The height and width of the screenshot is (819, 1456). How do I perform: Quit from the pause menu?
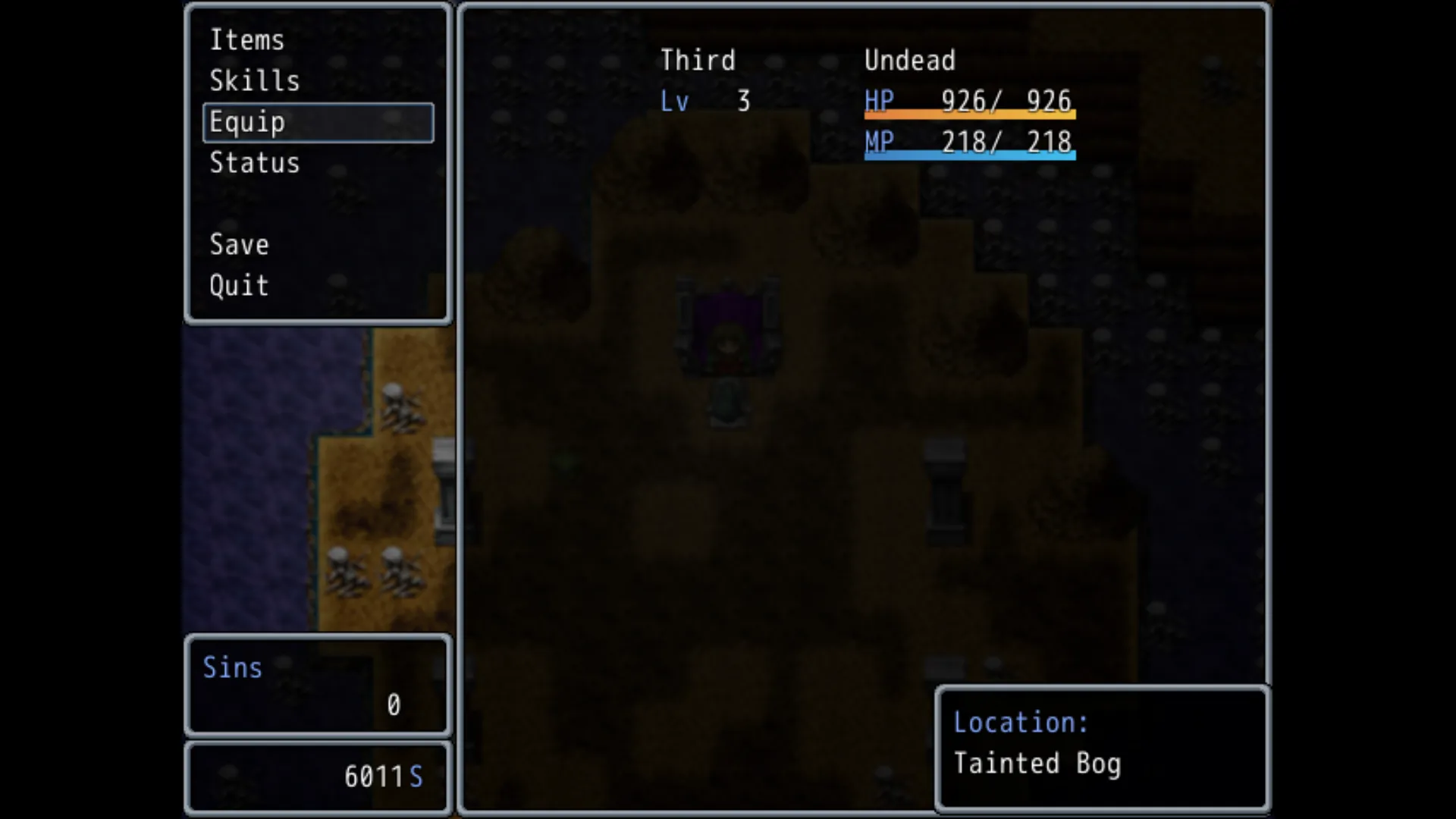click(239, 286)
